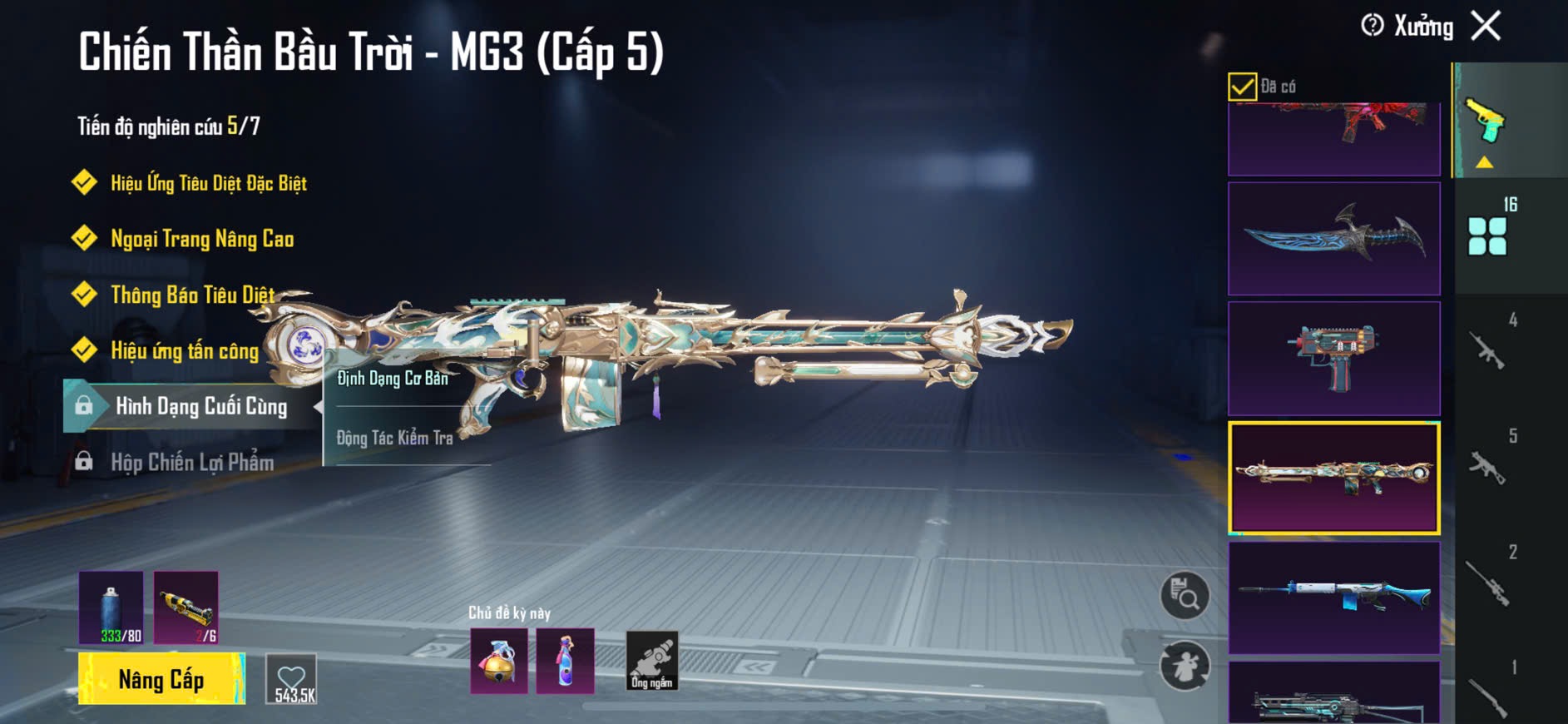Open the bell grenade theme item
Image resolution: width=1568 pixels, height=724 pixels.
point(499,662)
